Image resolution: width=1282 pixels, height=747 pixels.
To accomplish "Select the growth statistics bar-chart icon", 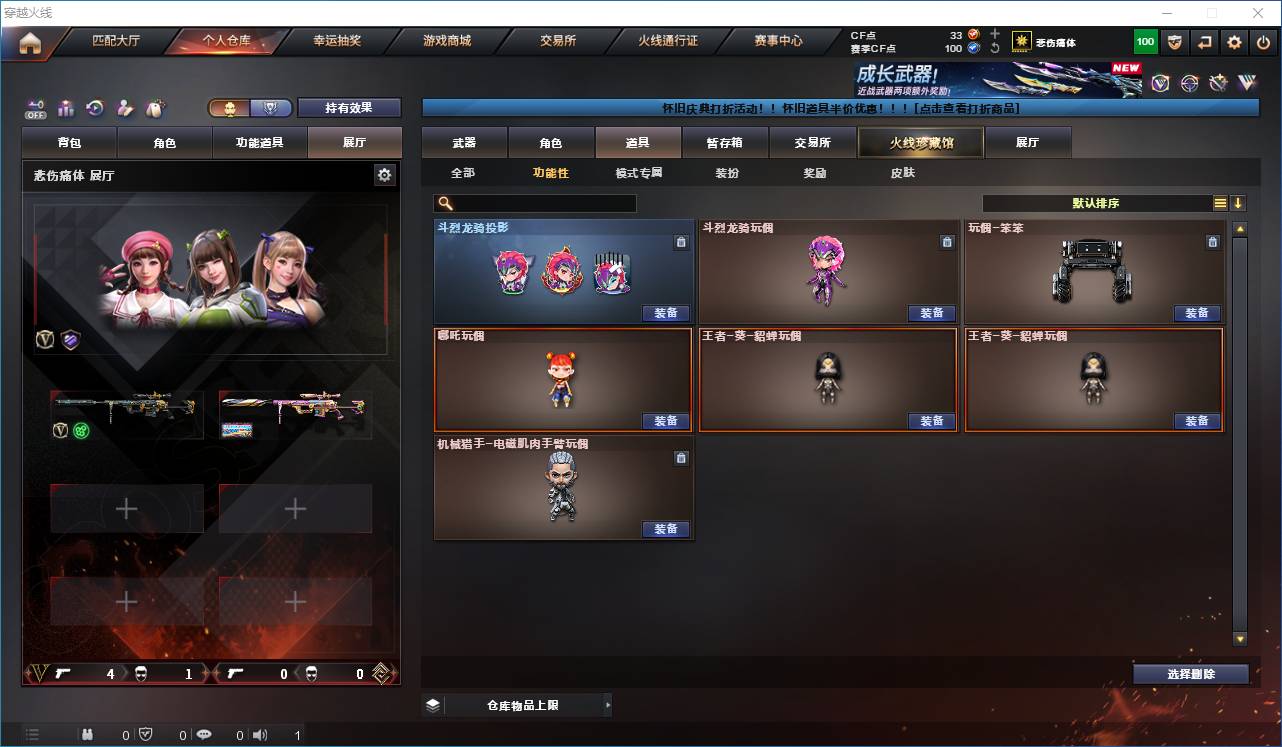I will point(66,106).
